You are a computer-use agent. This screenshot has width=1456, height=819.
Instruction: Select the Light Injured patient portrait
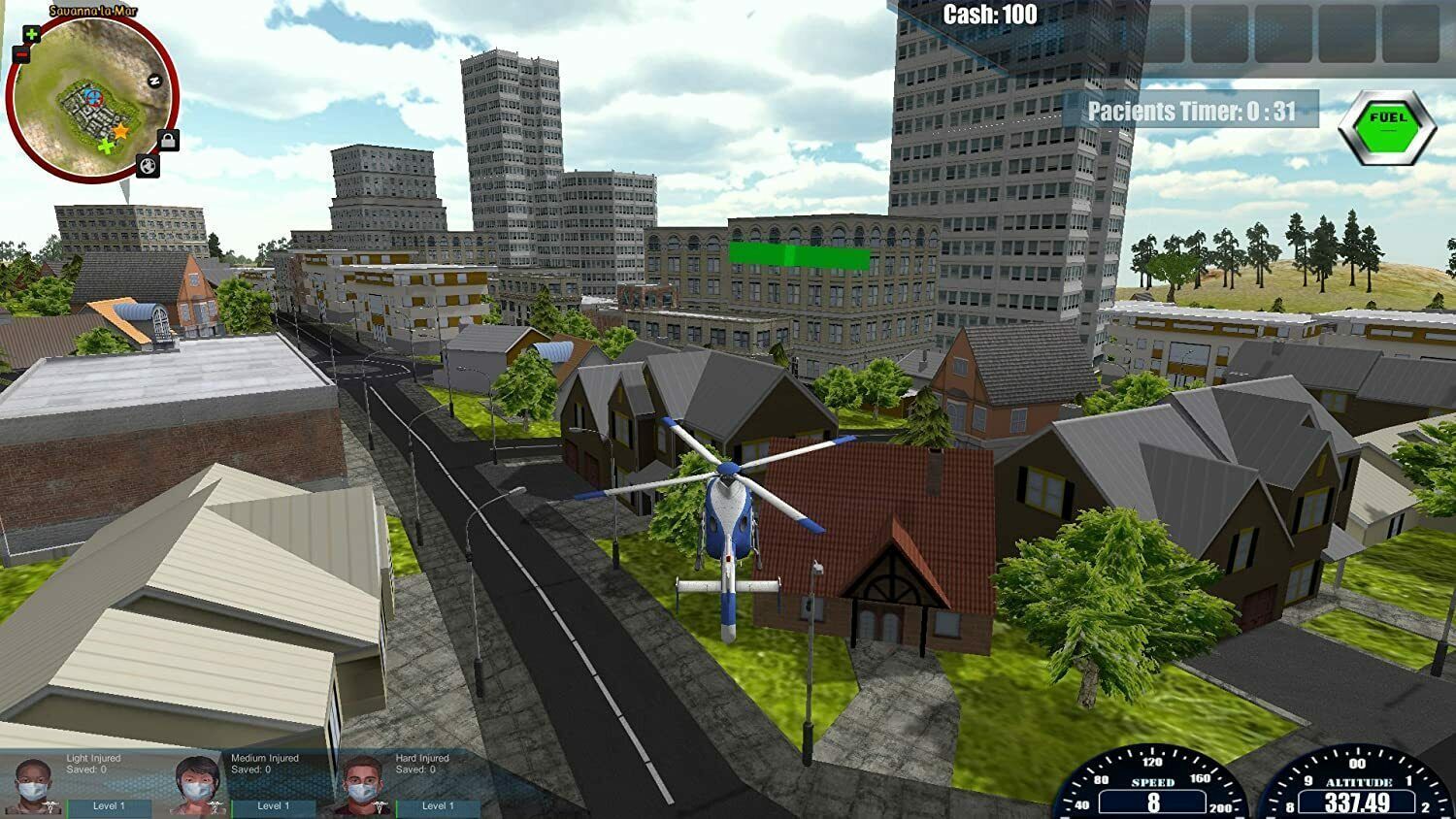tap(33, 784)
